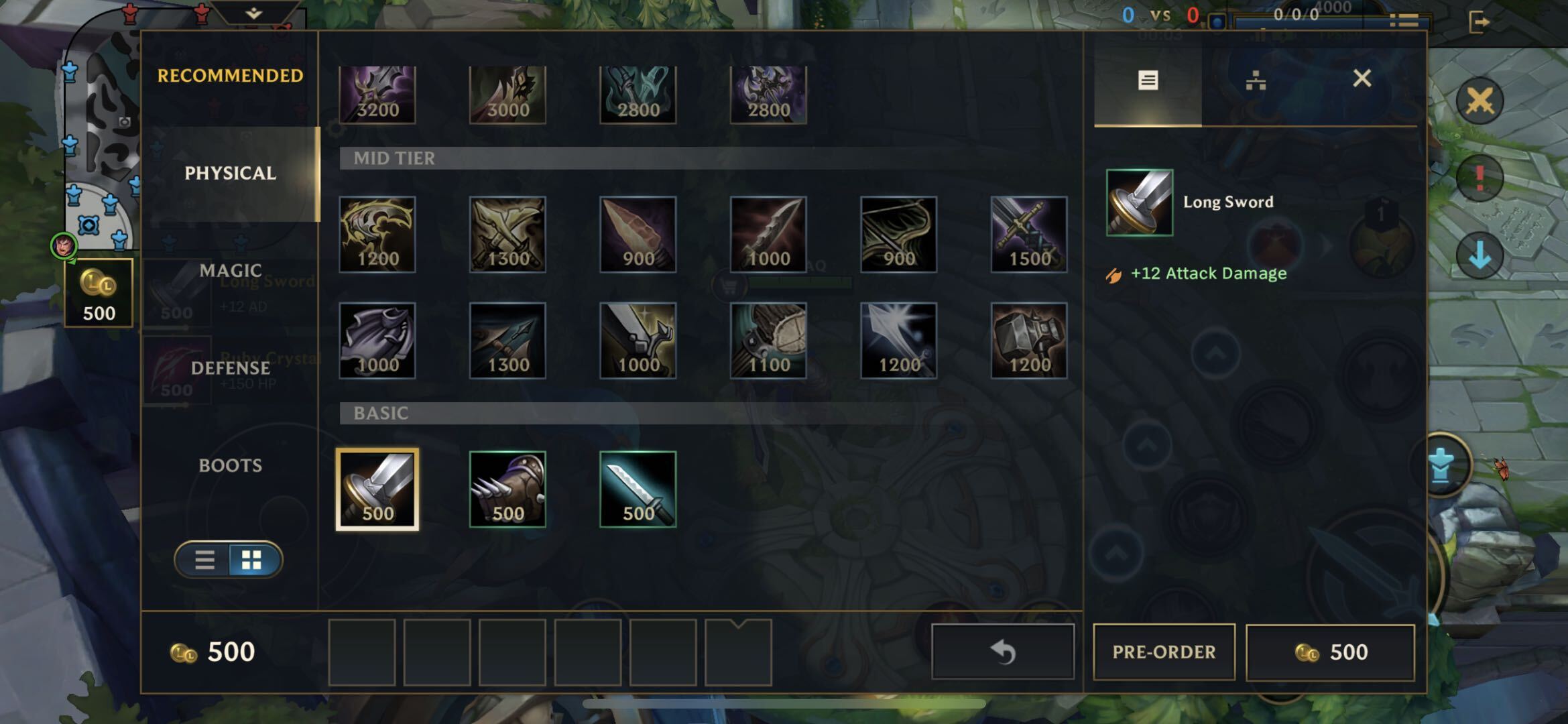Open the Boots category
Screen dimensions: 1568x724
pyautogui.click(x=230, y=466)
